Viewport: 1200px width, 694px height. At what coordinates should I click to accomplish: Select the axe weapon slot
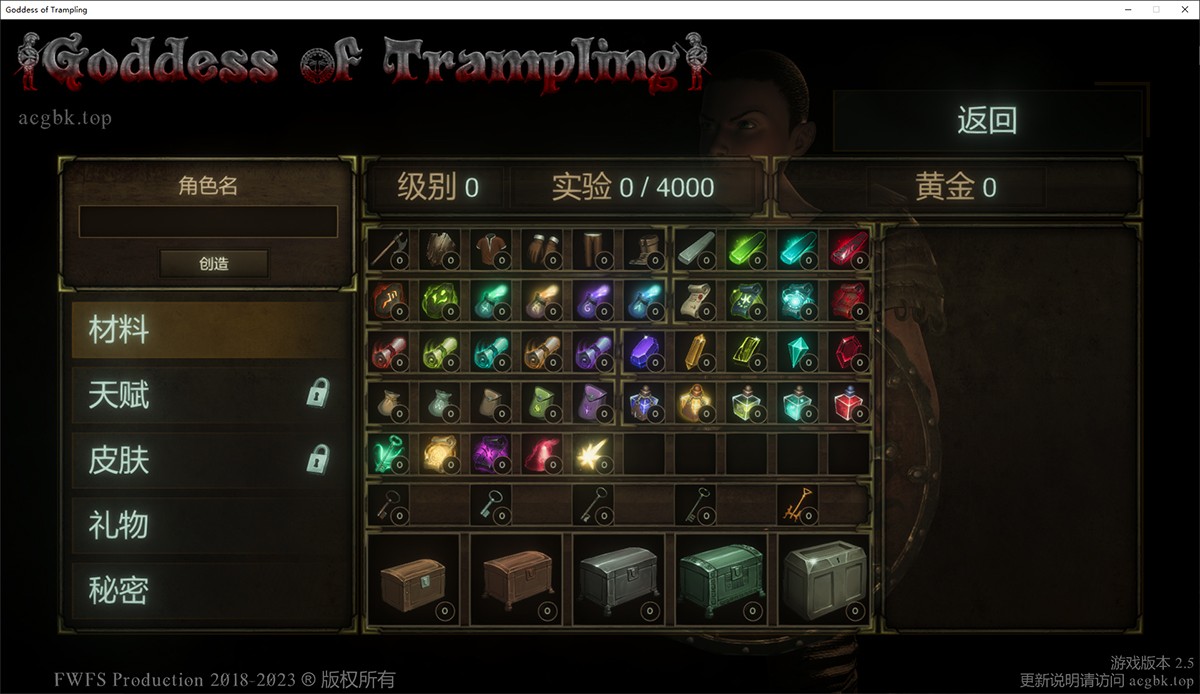[x=389, y=249]
